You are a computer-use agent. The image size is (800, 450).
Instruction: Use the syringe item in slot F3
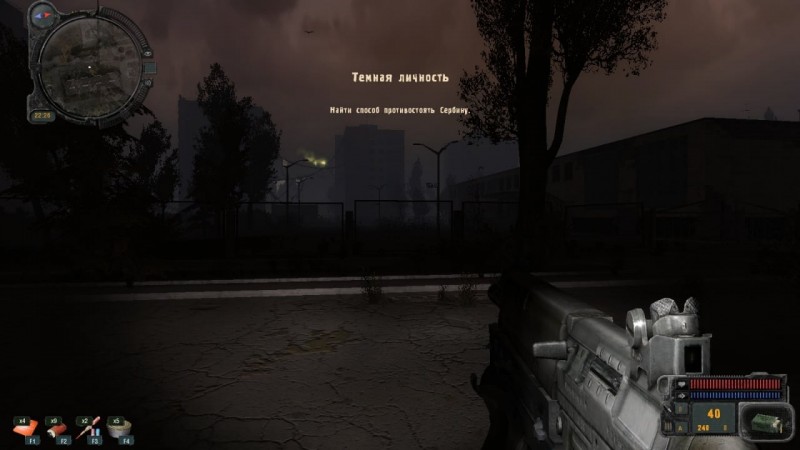click(x=90, y=429)
